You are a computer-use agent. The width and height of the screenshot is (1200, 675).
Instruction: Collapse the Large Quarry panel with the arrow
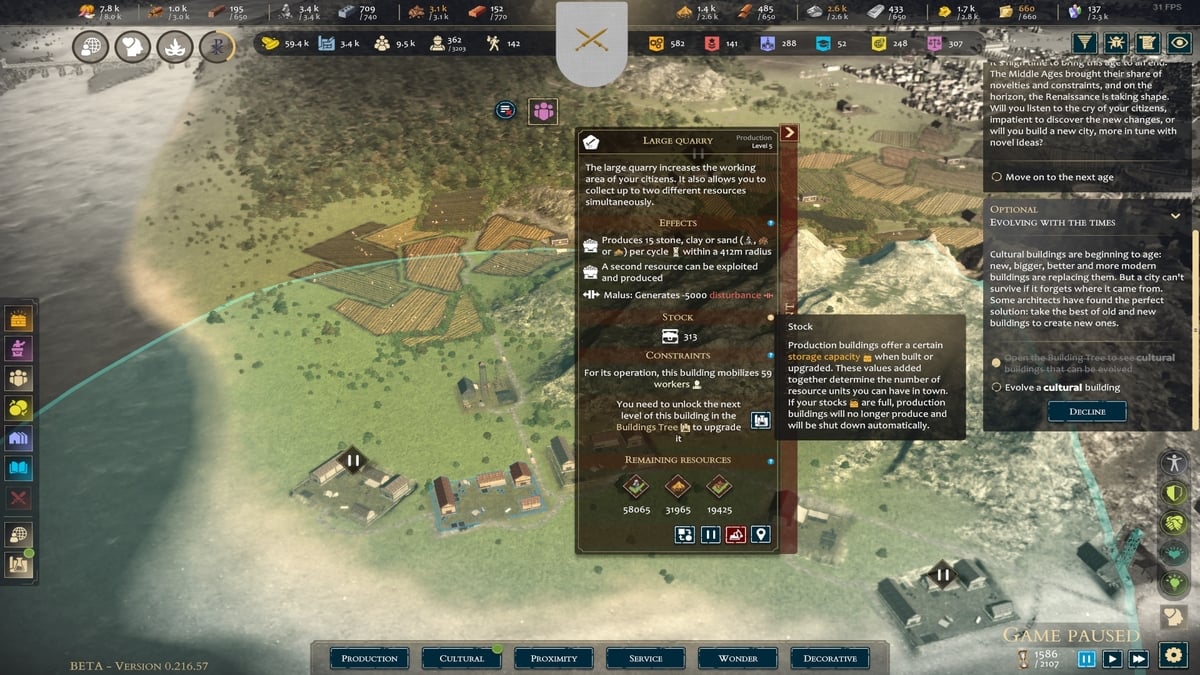[x=789, y=132]
